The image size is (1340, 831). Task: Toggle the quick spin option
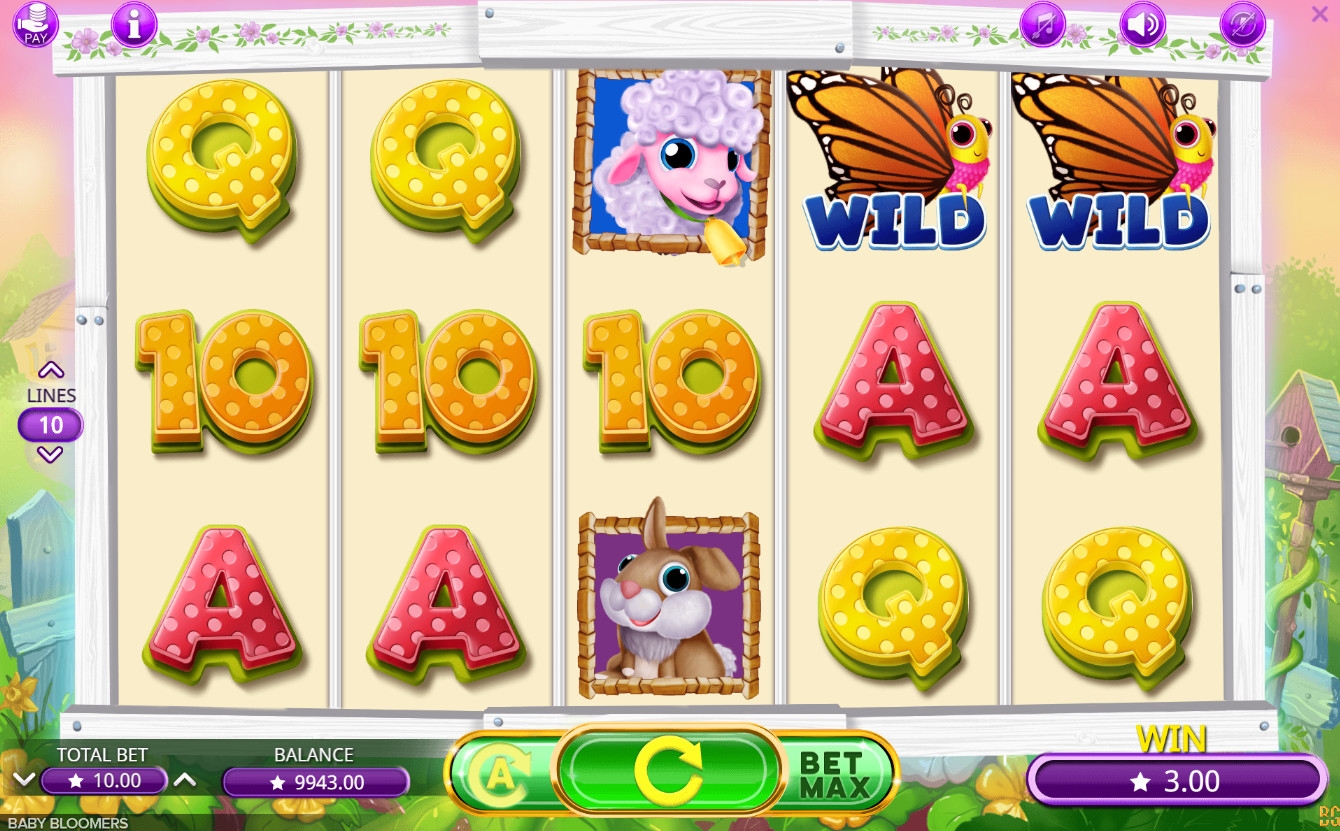(1242, 25)
